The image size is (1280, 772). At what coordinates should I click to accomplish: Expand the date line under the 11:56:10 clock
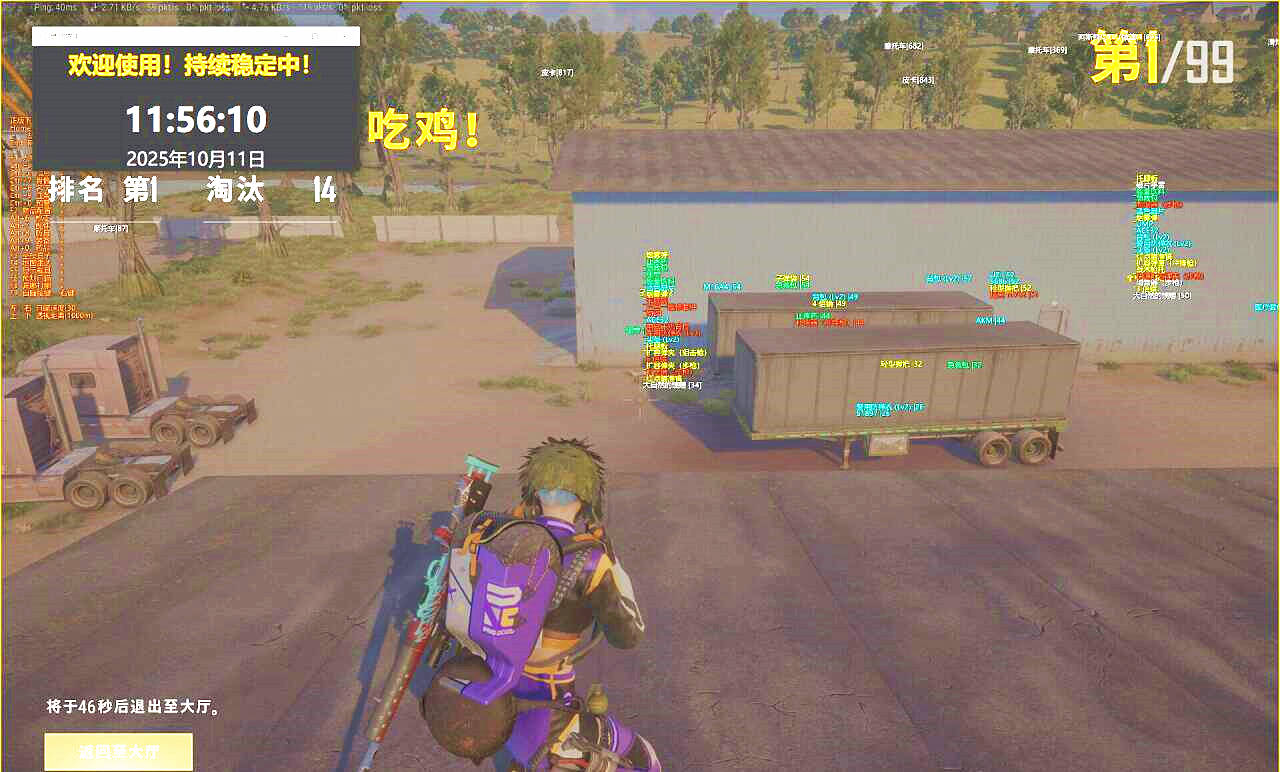(x=196, y=158)
